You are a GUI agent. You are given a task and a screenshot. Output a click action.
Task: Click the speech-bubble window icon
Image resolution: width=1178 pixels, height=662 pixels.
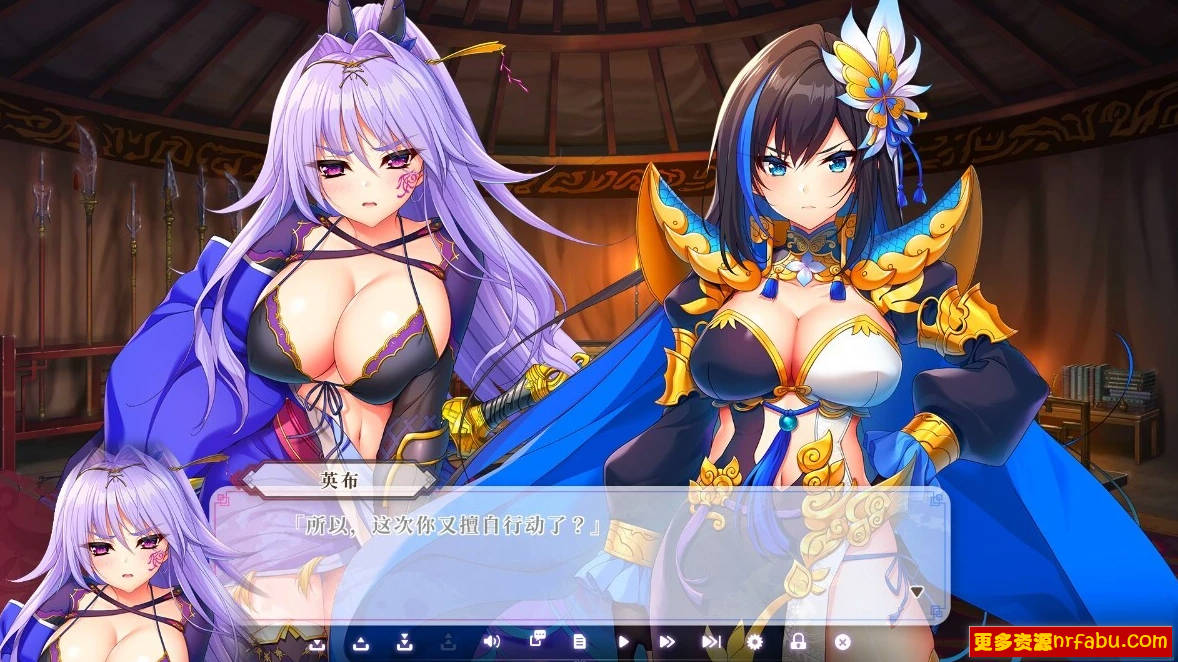[x=537, y=641]
